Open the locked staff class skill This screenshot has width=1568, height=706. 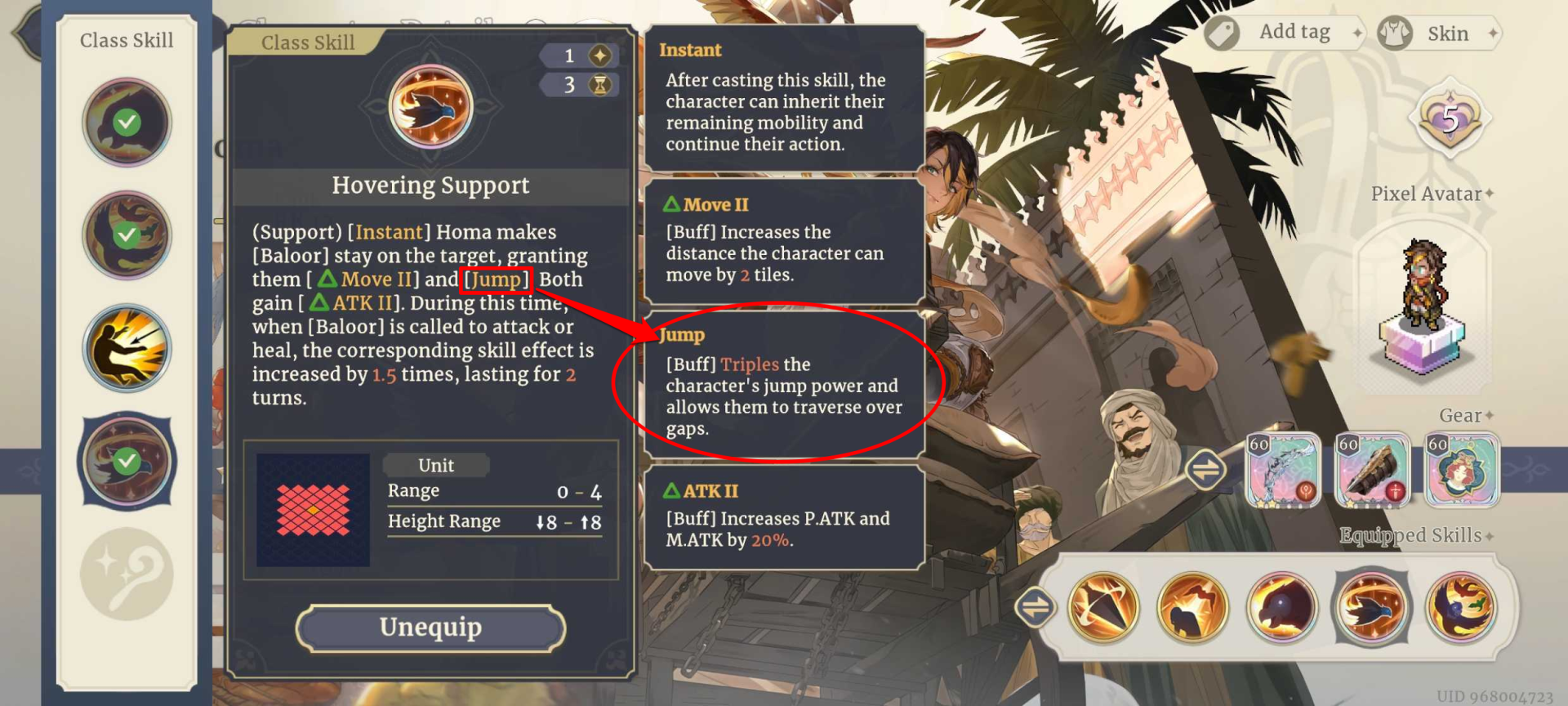tap(127, 572)
